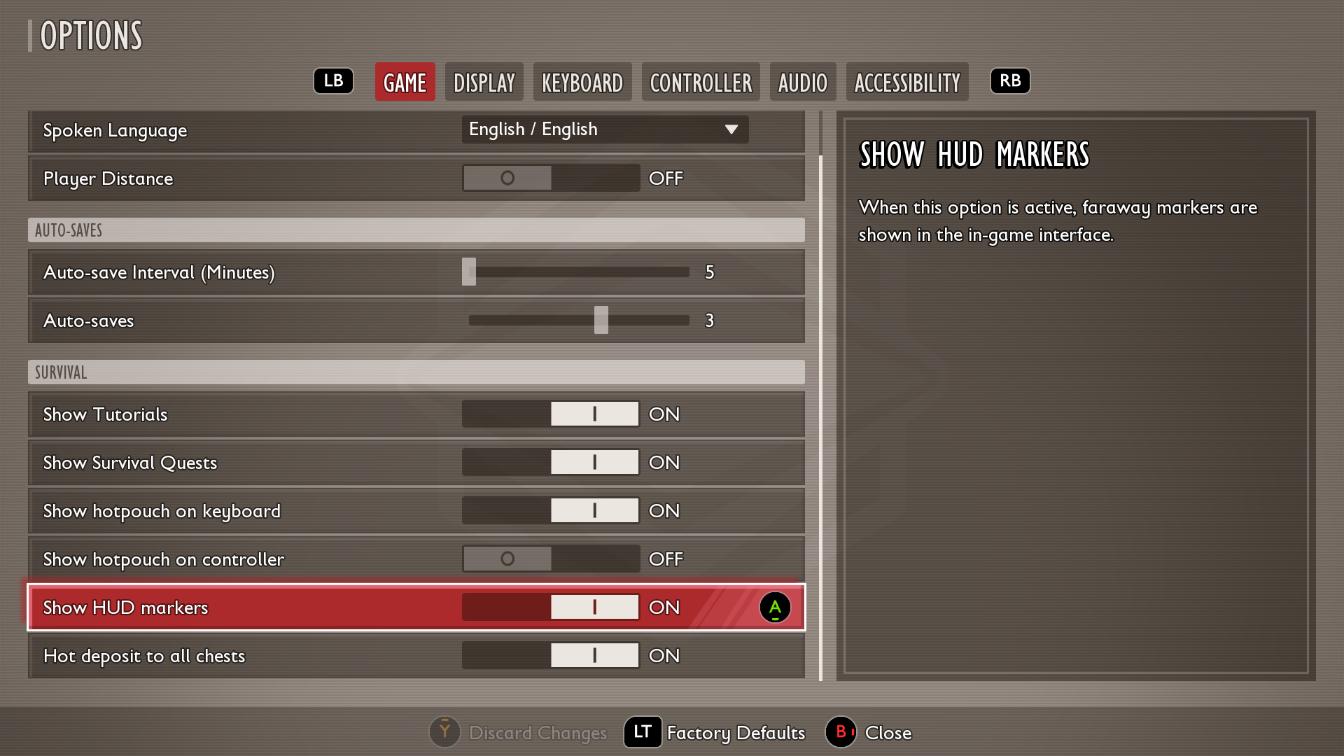The width and height of the screenshot is (1344, 756).
Task: Toggle the Player Distance switch
Action: coord(550,178)
